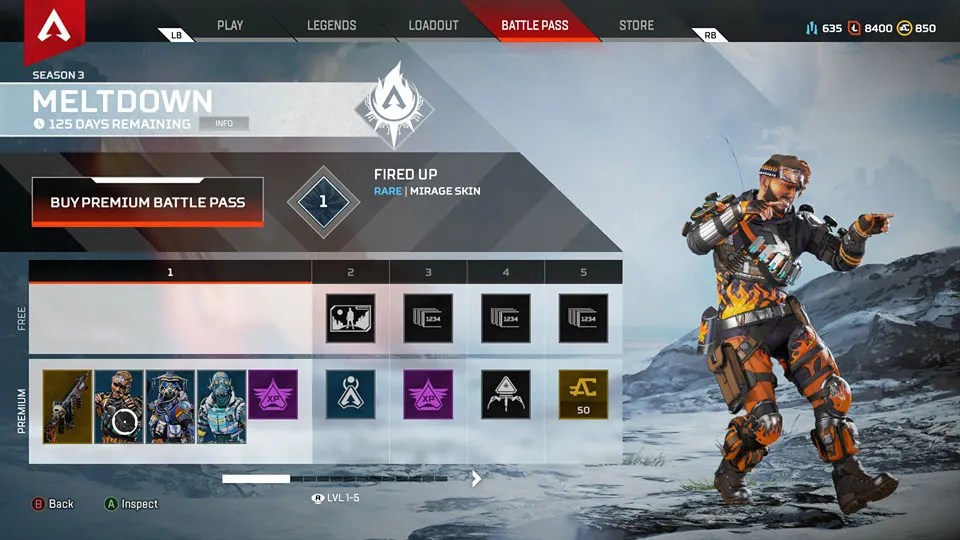Buy the Premium Battle Pass
This screenshot has height=540, width=960.
[x=148, y=202]
